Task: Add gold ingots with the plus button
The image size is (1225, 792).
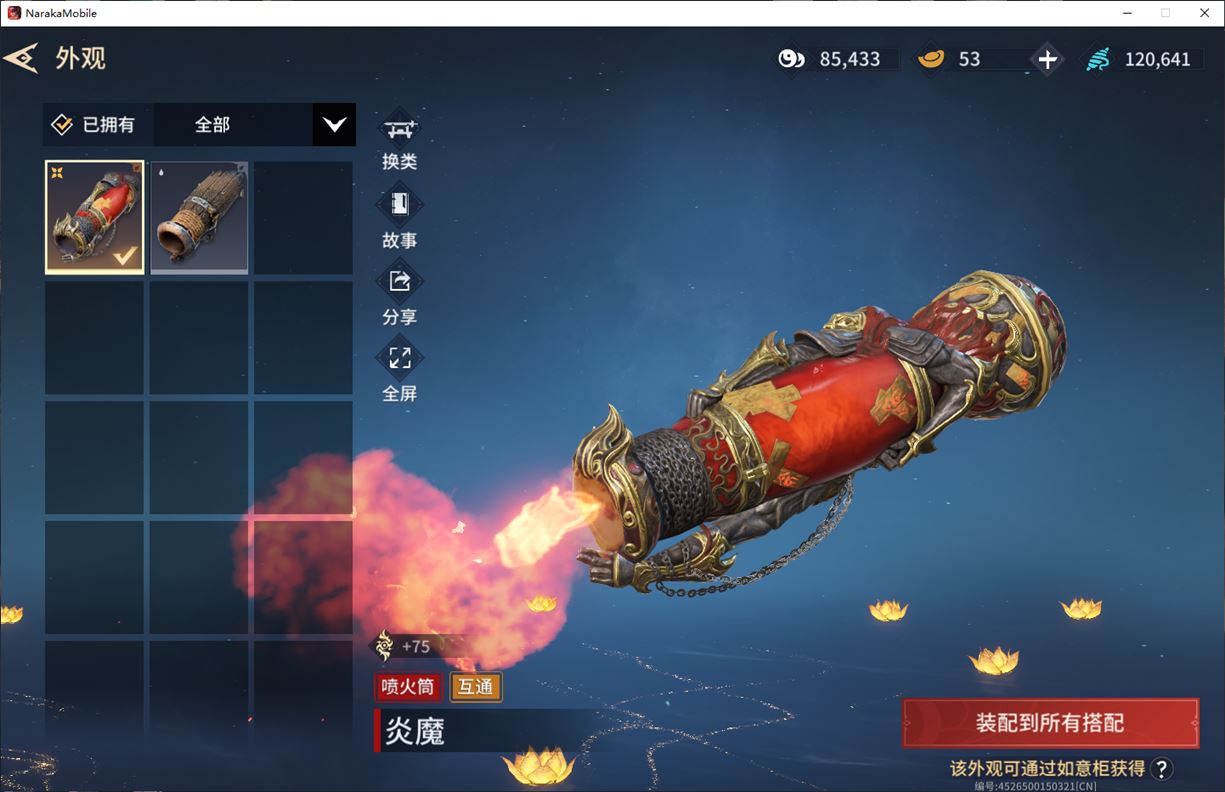Action: pyautogui.click(x=1047, y=59)
